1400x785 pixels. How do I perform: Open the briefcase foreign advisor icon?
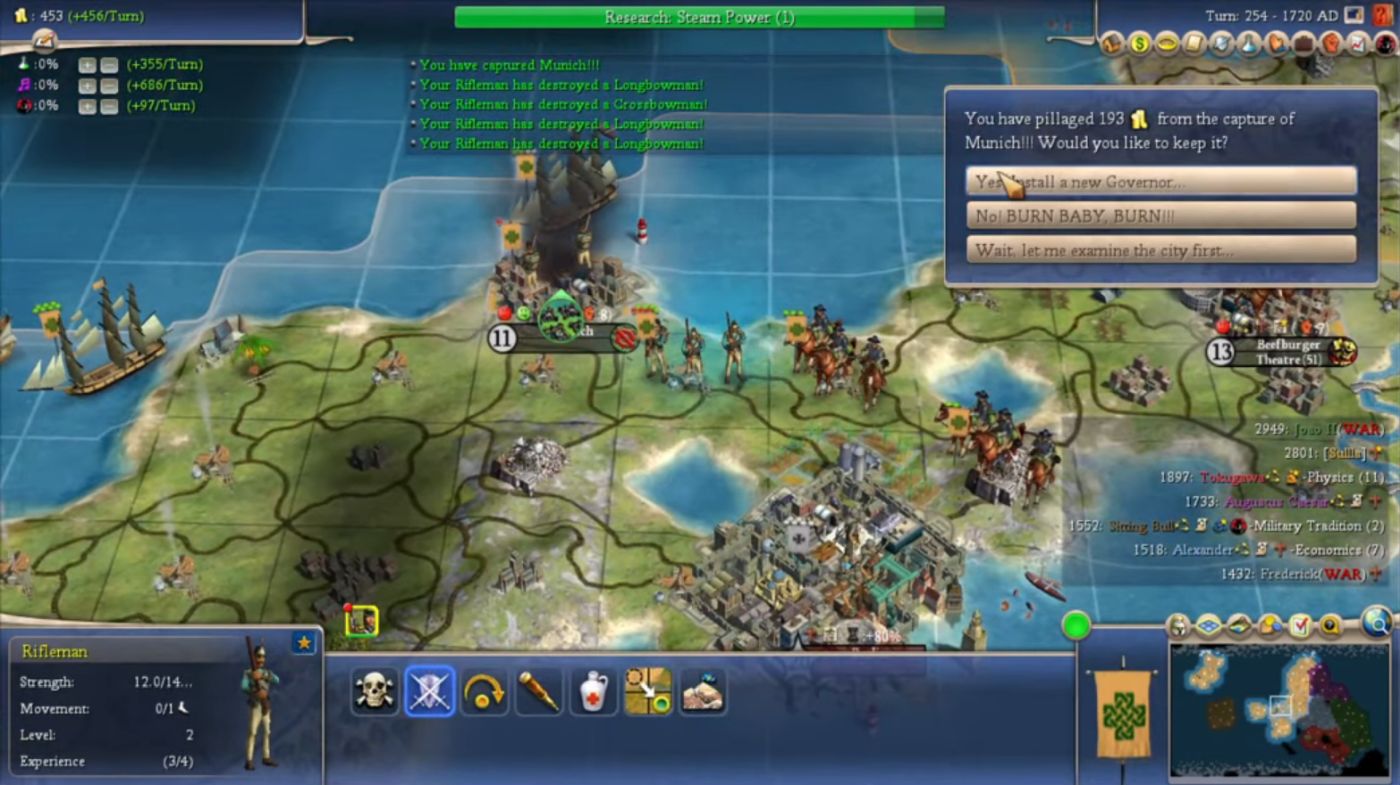[x=1303, y=44]
